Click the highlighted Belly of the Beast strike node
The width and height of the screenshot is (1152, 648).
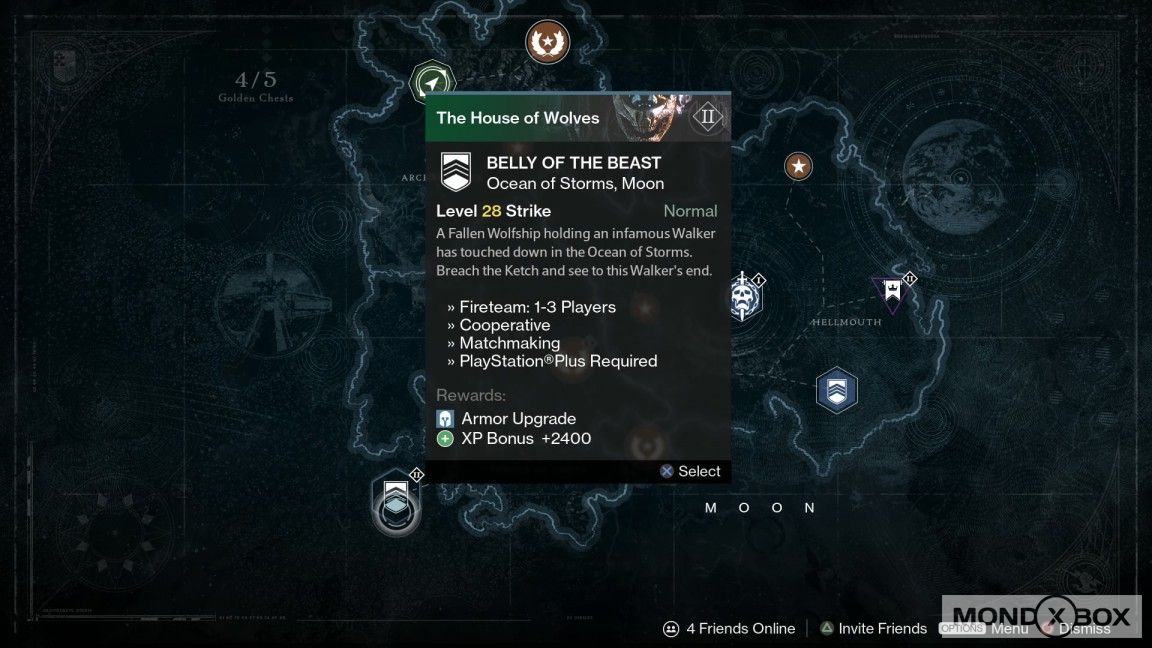pos(396,500)
